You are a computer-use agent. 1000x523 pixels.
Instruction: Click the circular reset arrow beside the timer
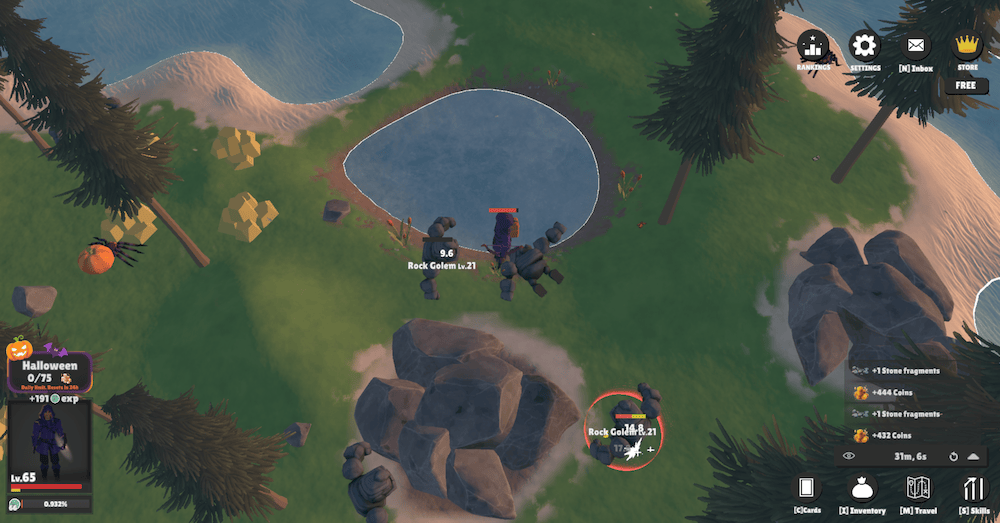point(954,456)
